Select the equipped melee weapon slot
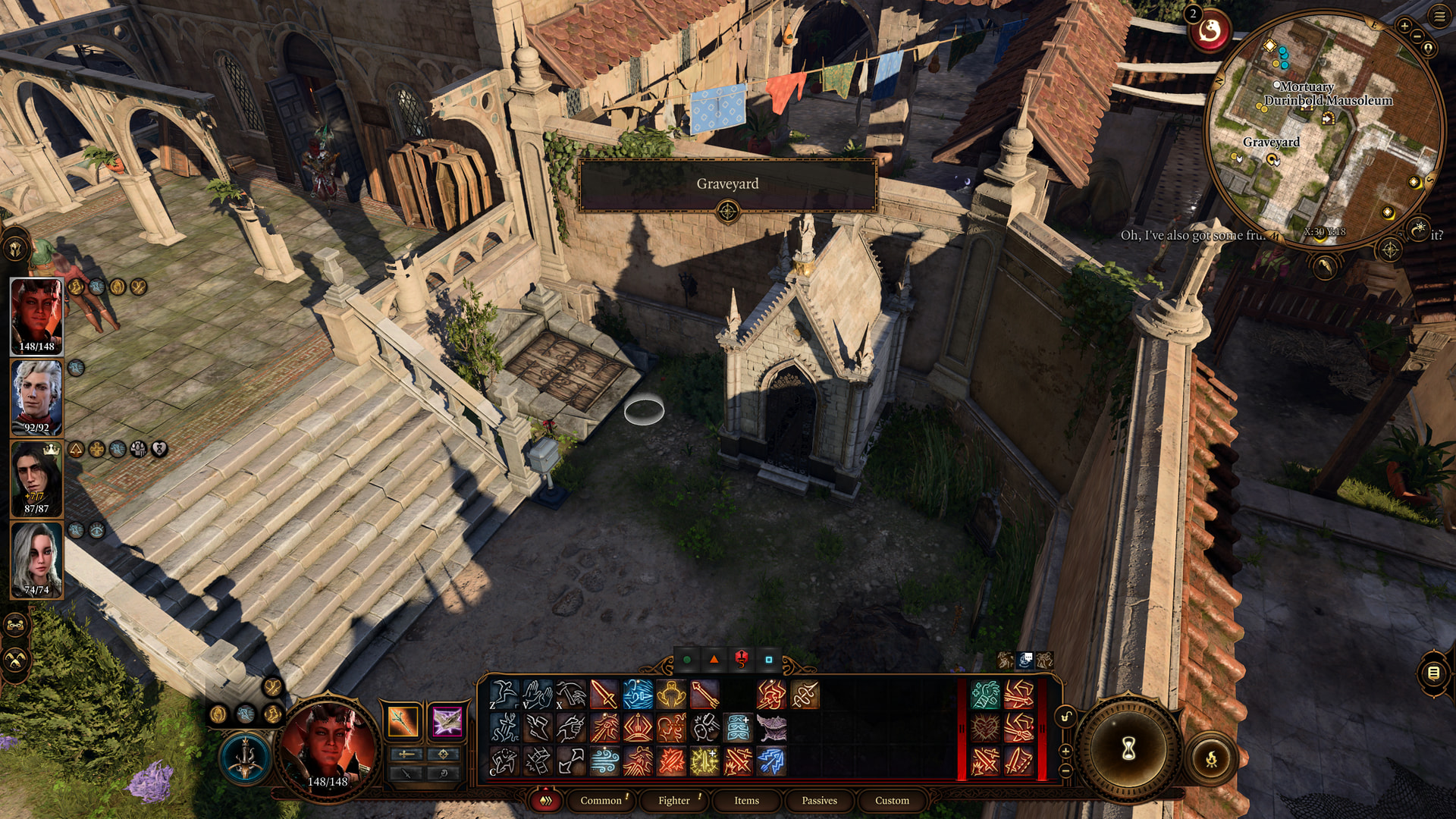 (403, 721)
